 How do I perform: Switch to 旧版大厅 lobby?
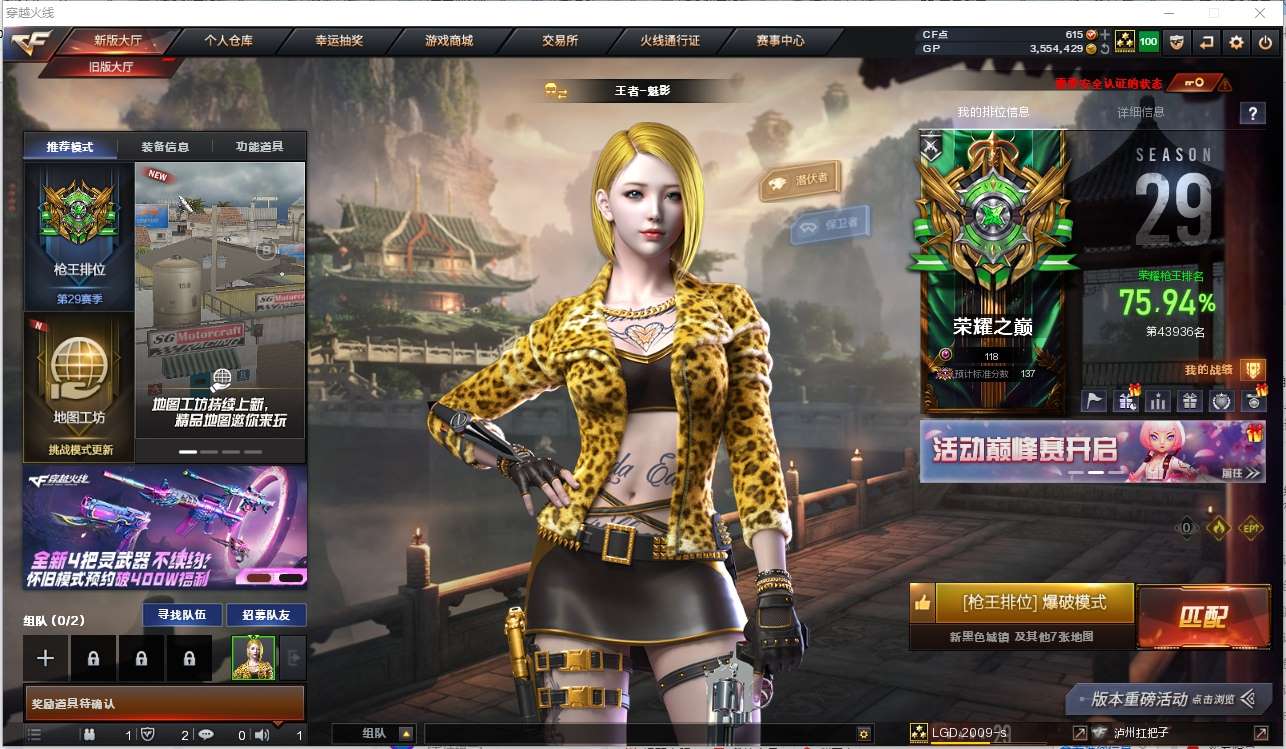[110, 67]
